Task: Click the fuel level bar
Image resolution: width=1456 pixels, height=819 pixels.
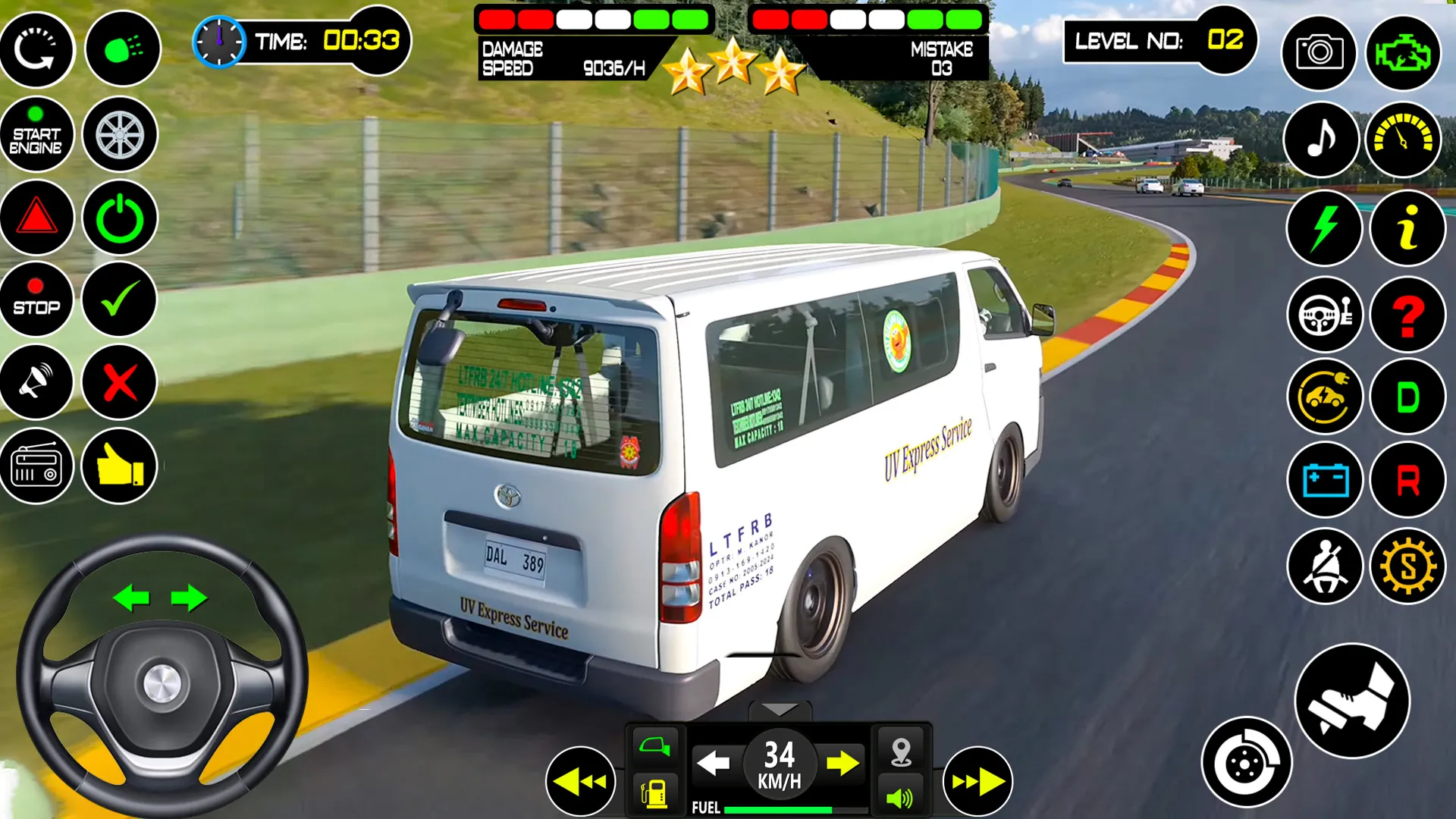Action: pyautogui.click(x=781, y=808)
